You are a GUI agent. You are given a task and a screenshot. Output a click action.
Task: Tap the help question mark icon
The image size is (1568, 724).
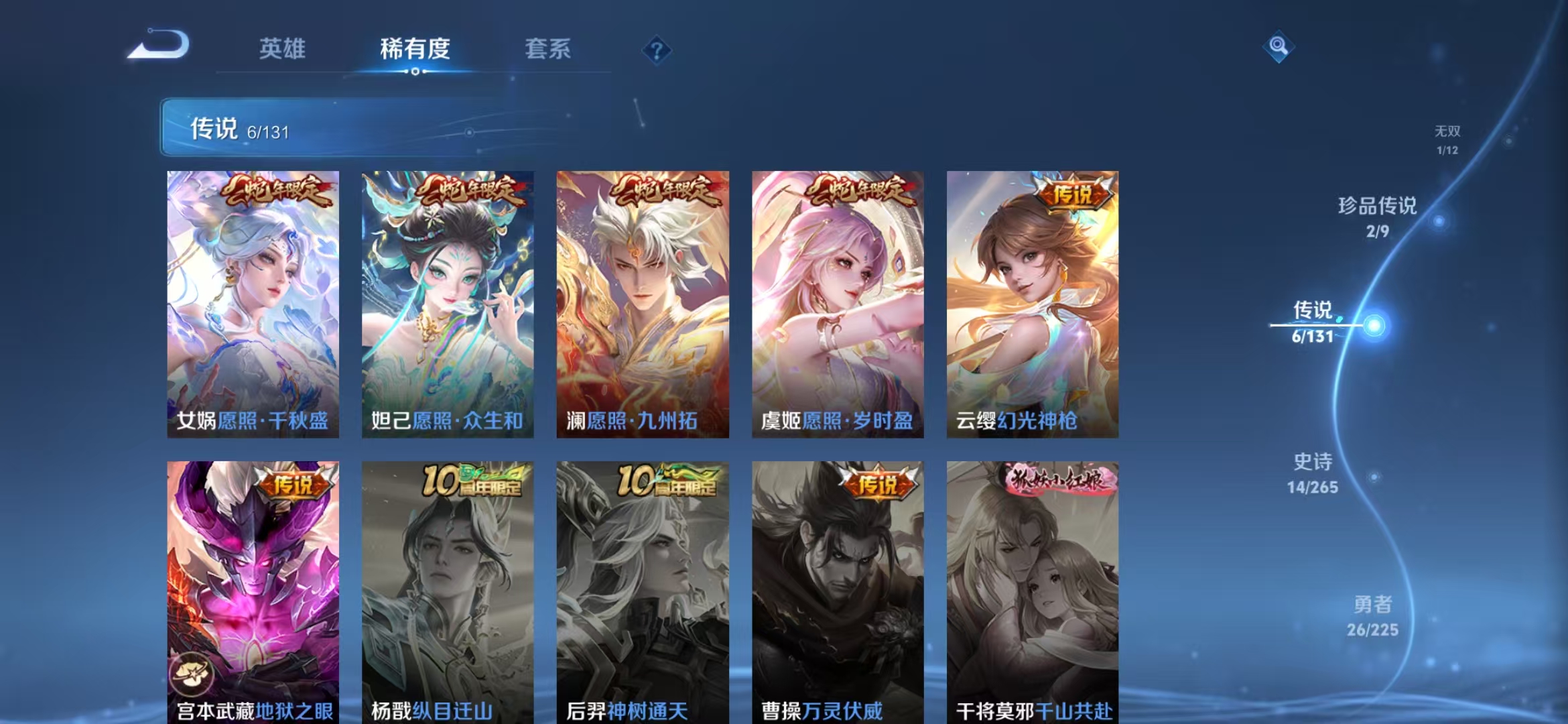click(658, 50)
